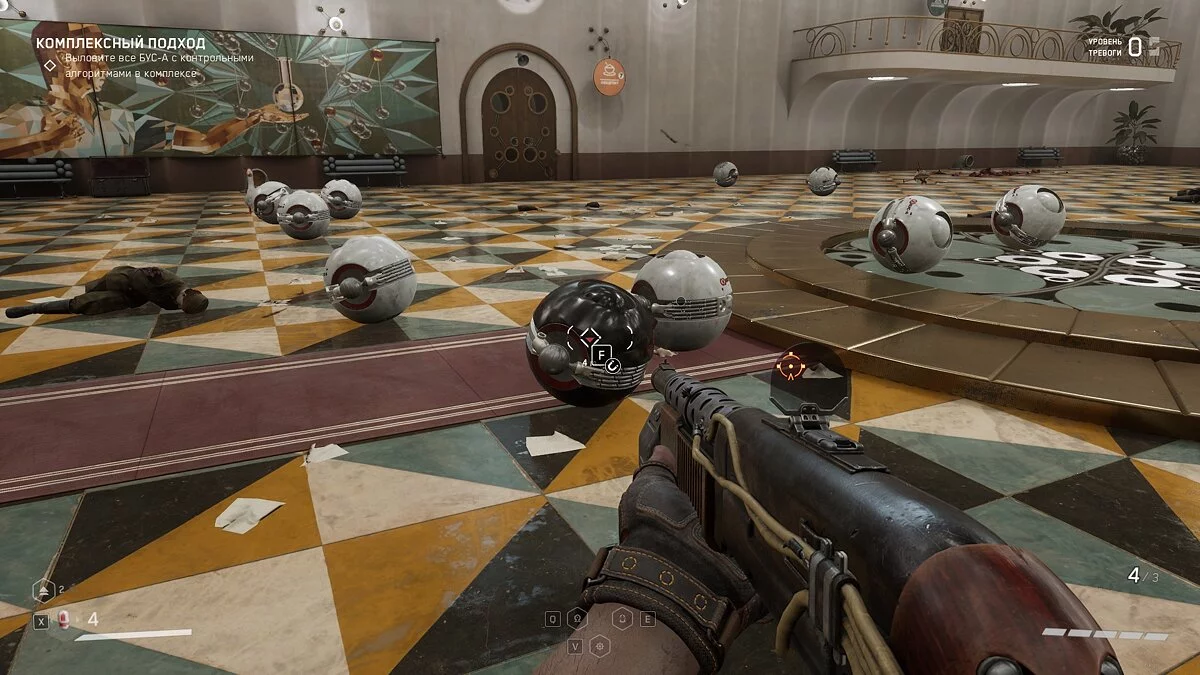This screenshot has height=675, width=1200.
Task: Select the hexagon icon with double arrows
Action: point(42,591)
